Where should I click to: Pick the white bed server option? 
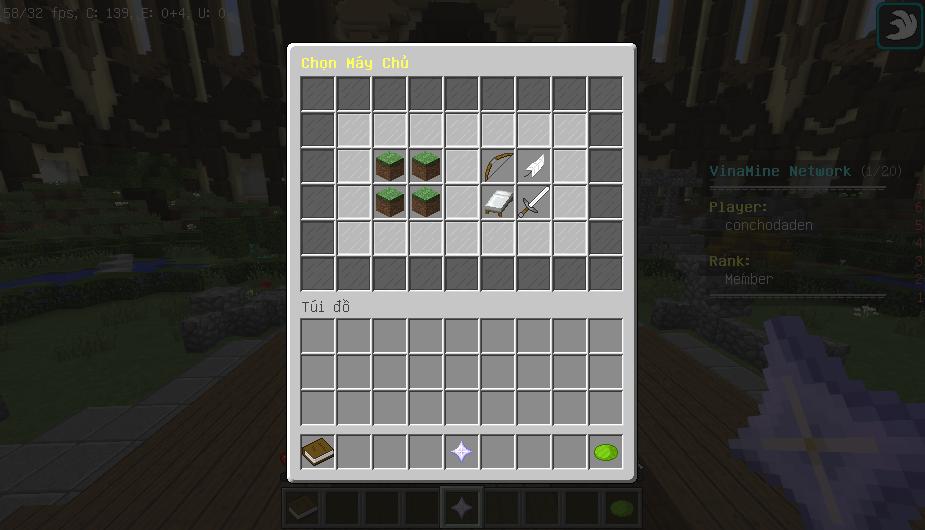(497, 202)
